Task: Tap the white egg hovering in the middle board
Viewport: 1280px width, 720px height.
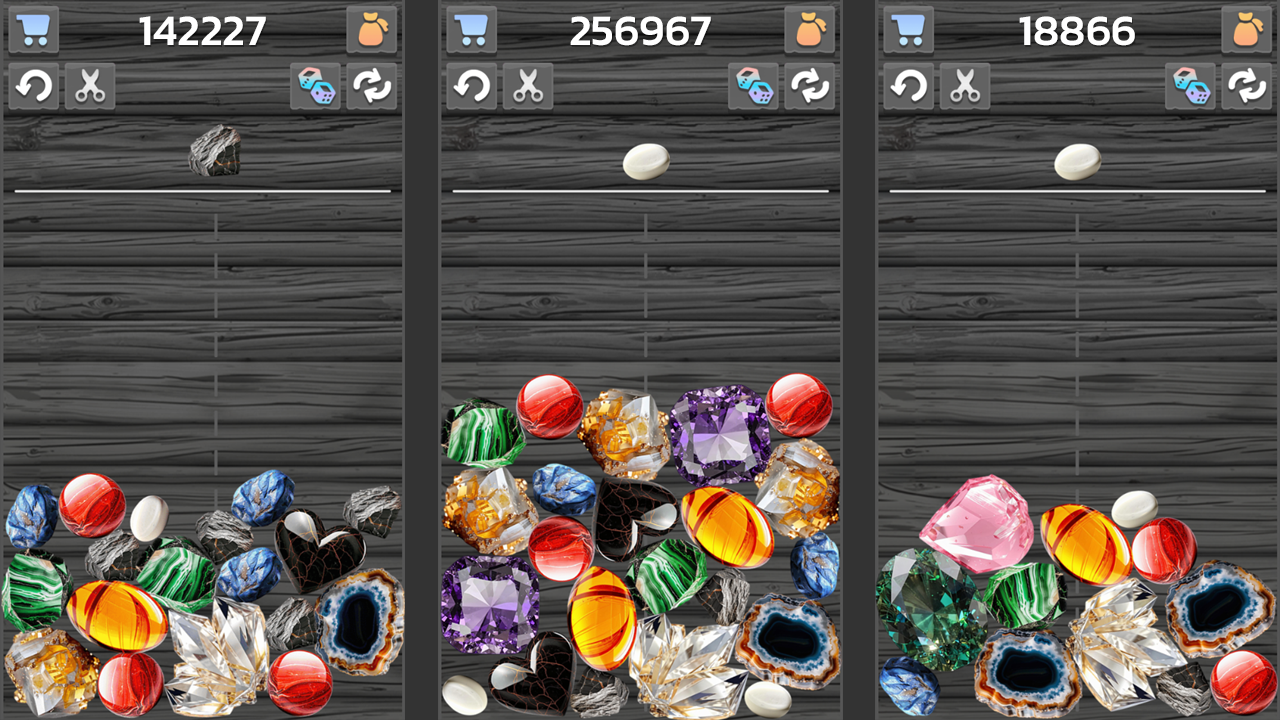Action: pyautogui.click(x=648, y=160)
